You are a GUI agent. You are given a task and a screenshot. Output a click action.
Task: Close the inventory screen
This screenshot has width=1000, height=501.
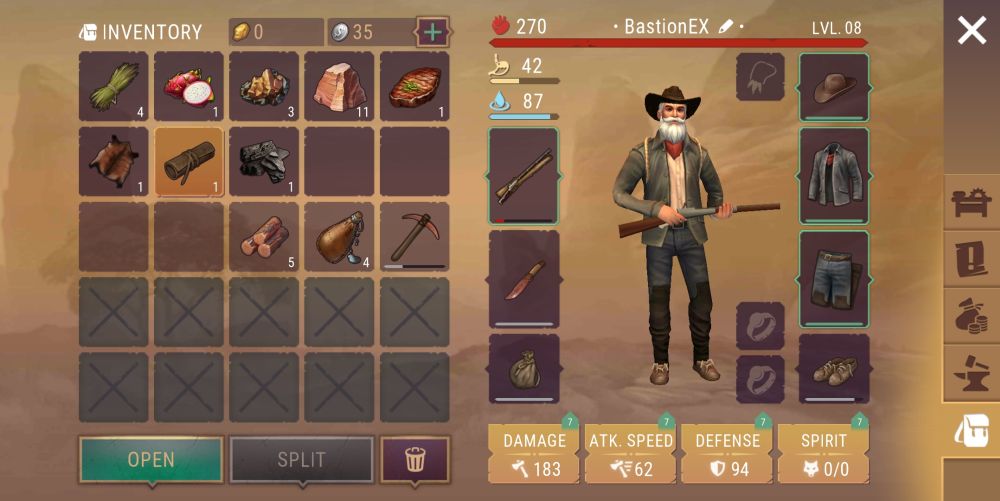(x=971, y=31)
